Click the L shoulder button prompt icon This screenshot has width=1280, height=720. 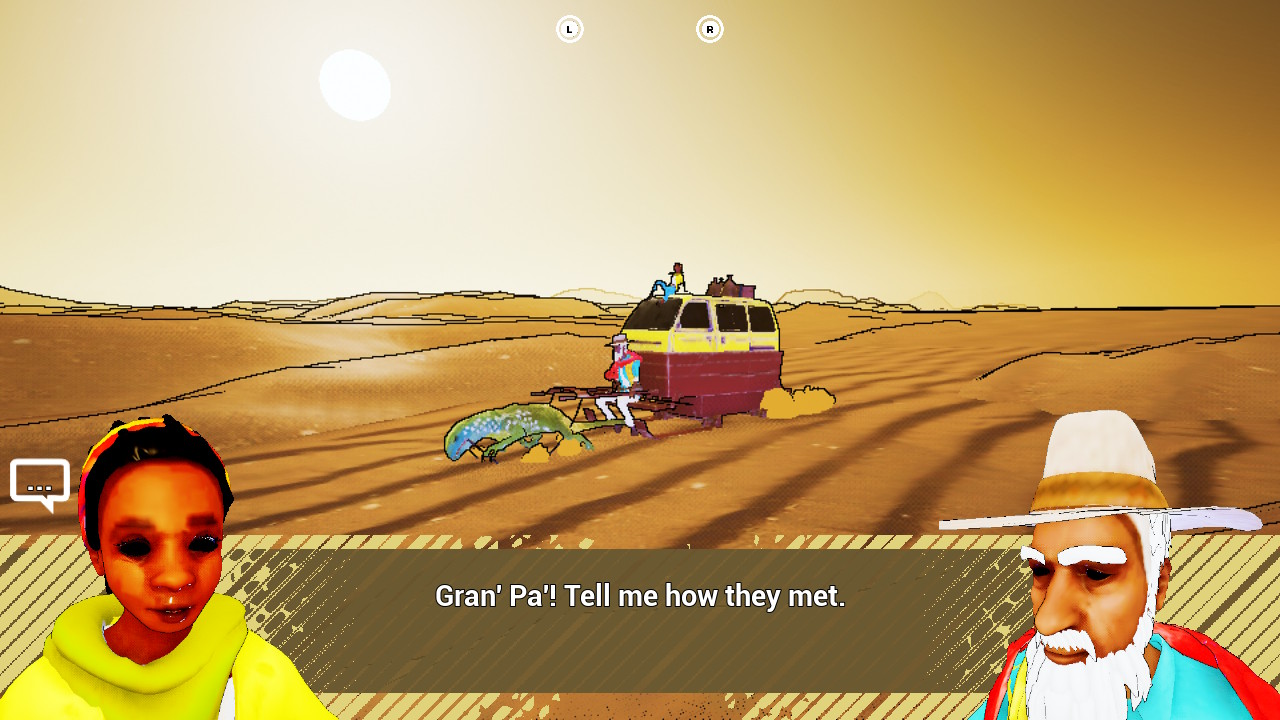(569, 29)
